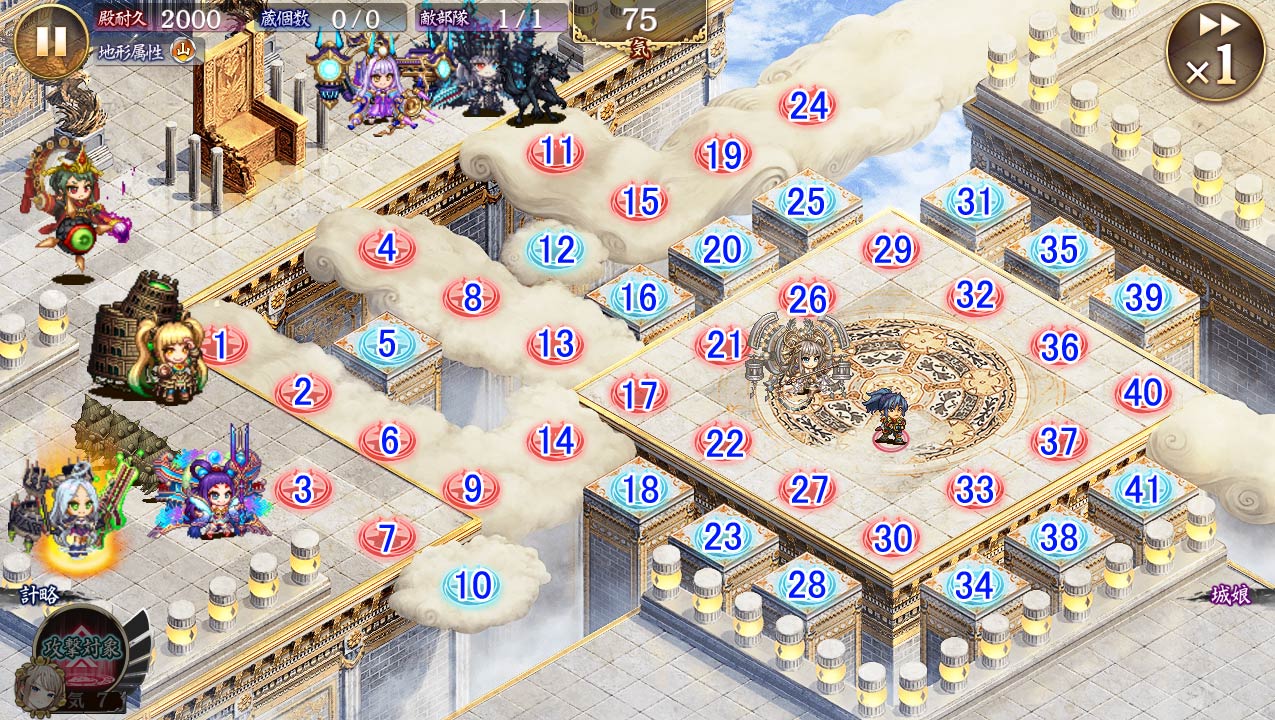Select the cloud tile numbered 10

(x=472, y=585)
